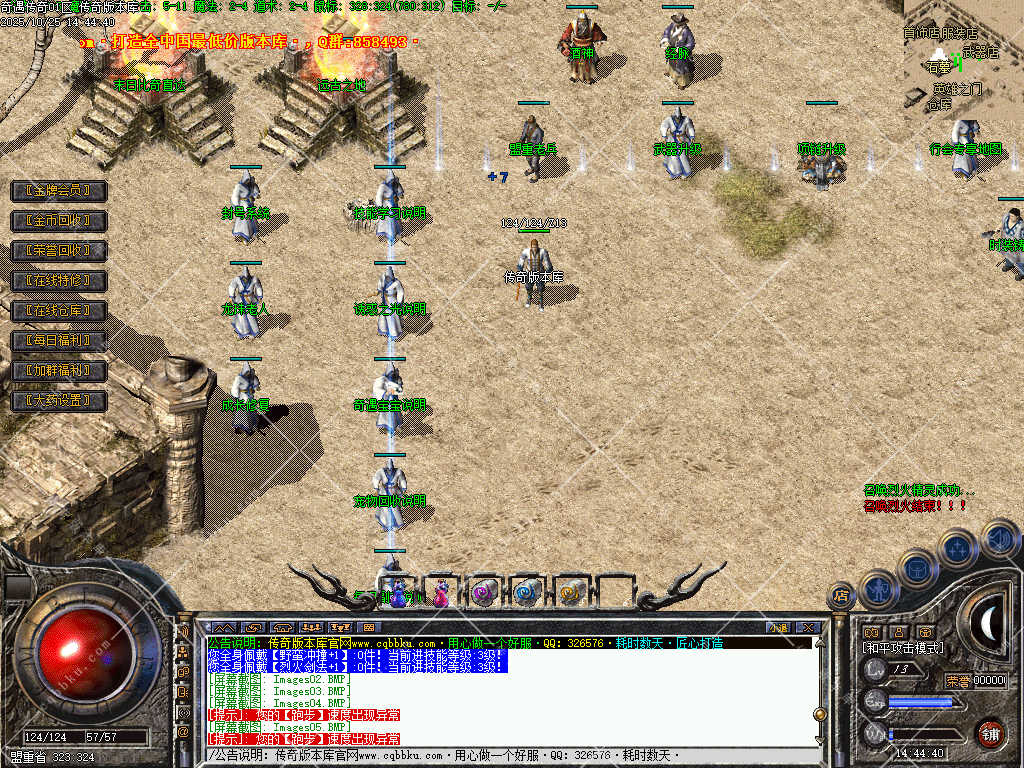
Task: Open the shop via the 店 button
Action: coord(841,597)
